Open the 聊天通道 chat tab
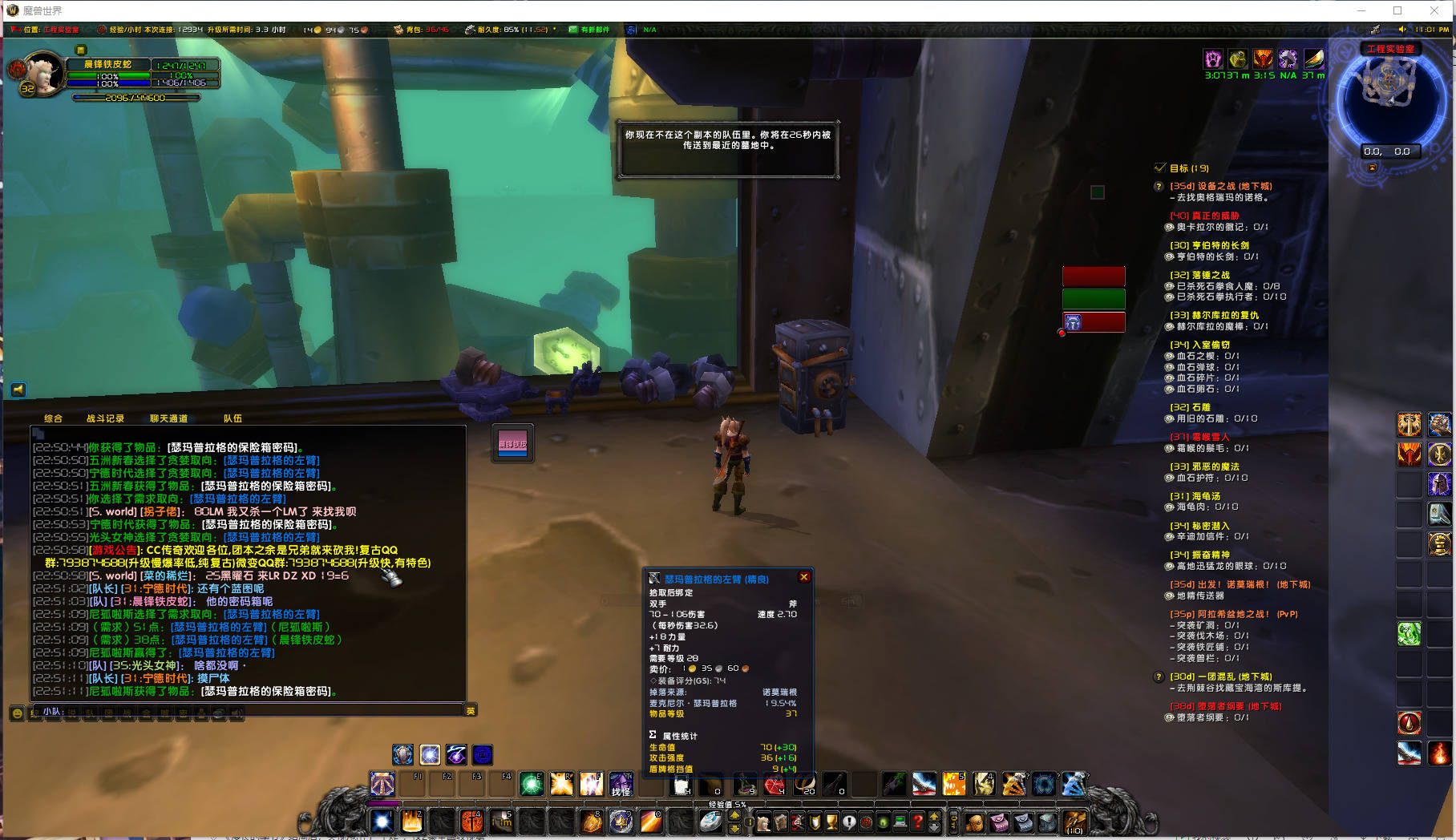 tap(170, 418)
